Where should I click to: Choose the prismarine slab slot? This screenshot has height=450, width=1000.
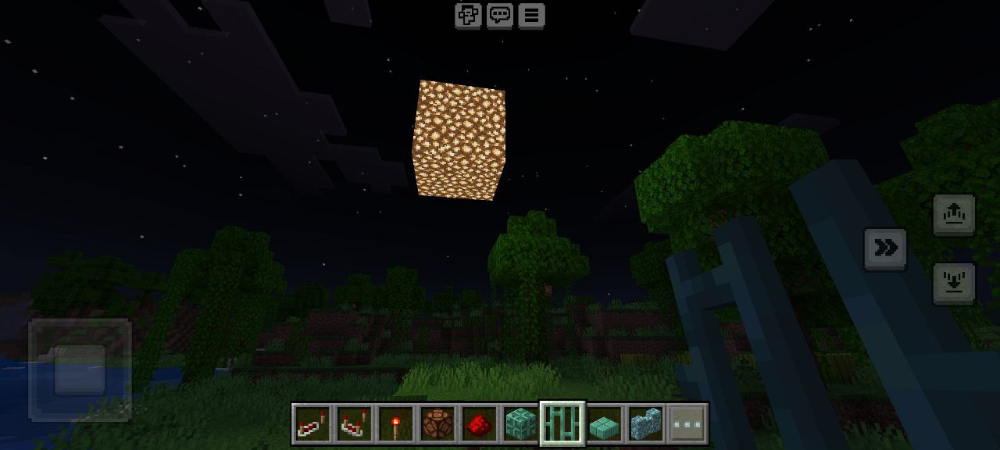[x=604, y=424]
